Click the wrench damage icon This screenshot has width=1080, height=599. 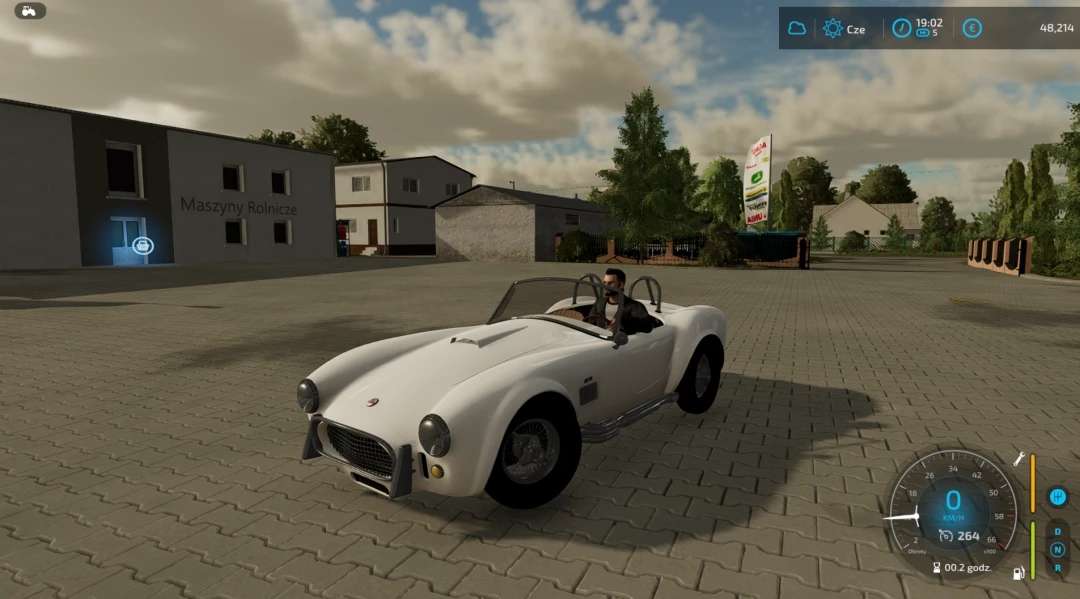point(1019,459)
